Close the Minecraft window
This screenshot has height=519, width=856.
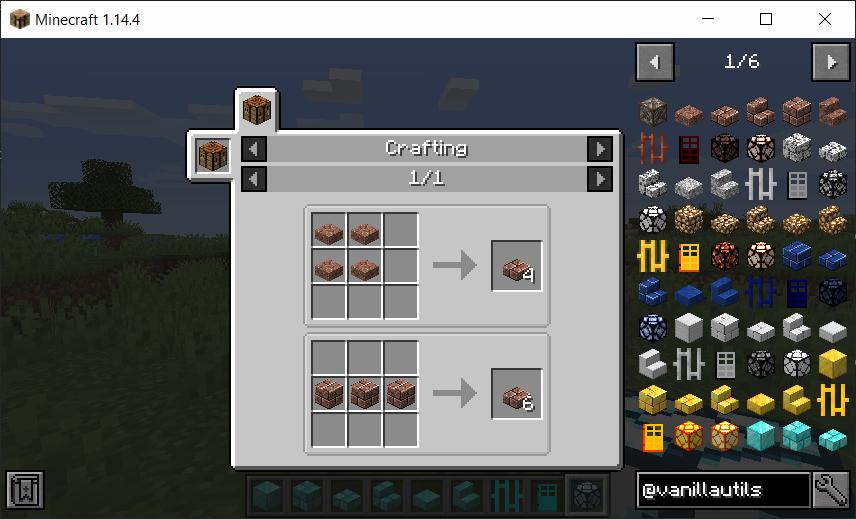pyautogui.click(x=824, y=19)
